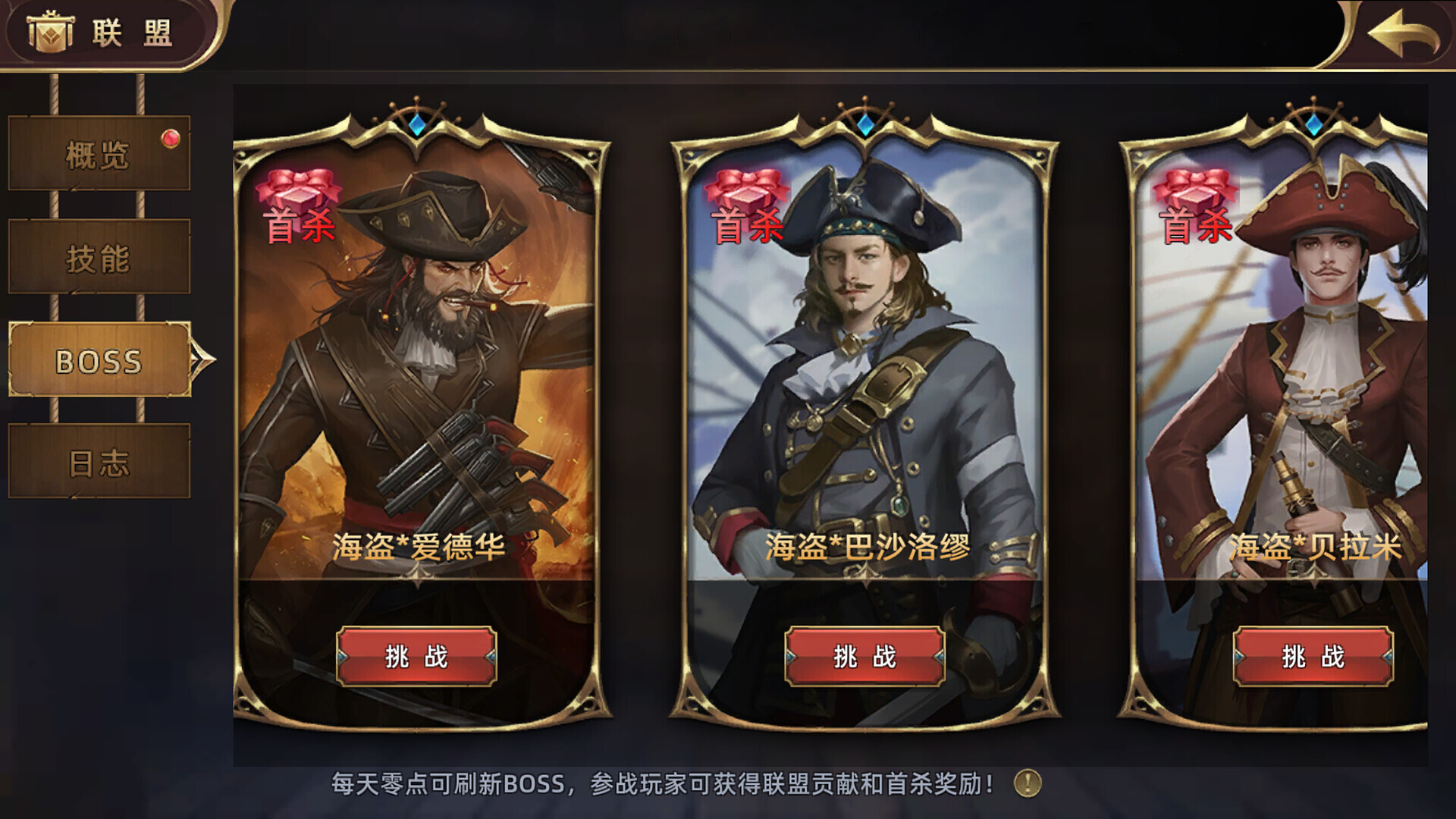The height and width of the screenshot is (819, 1456).
Task: Open the 技能 tab
Action: tap(97, 258)
